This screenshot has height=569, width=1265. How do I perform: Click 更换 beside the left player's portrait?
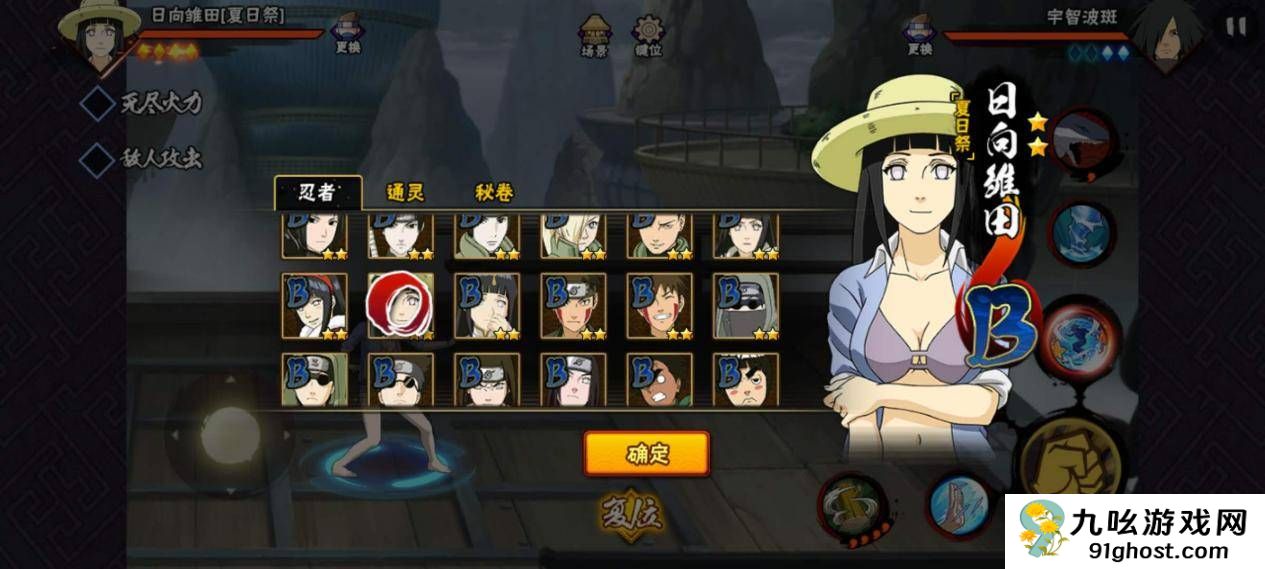coord(346,35)
